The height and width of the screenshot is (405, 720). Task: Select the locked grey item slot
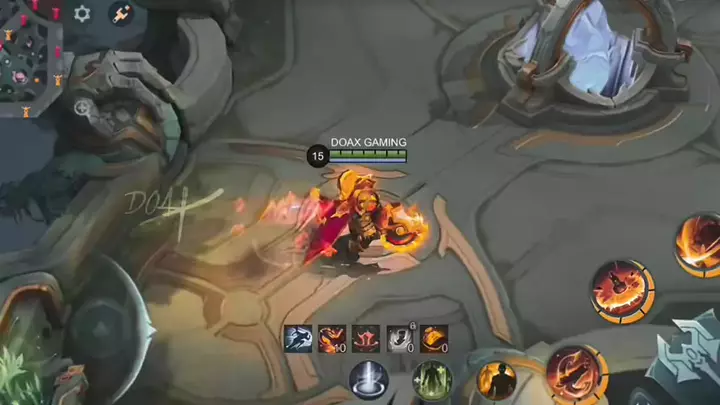tap(400, 339)
